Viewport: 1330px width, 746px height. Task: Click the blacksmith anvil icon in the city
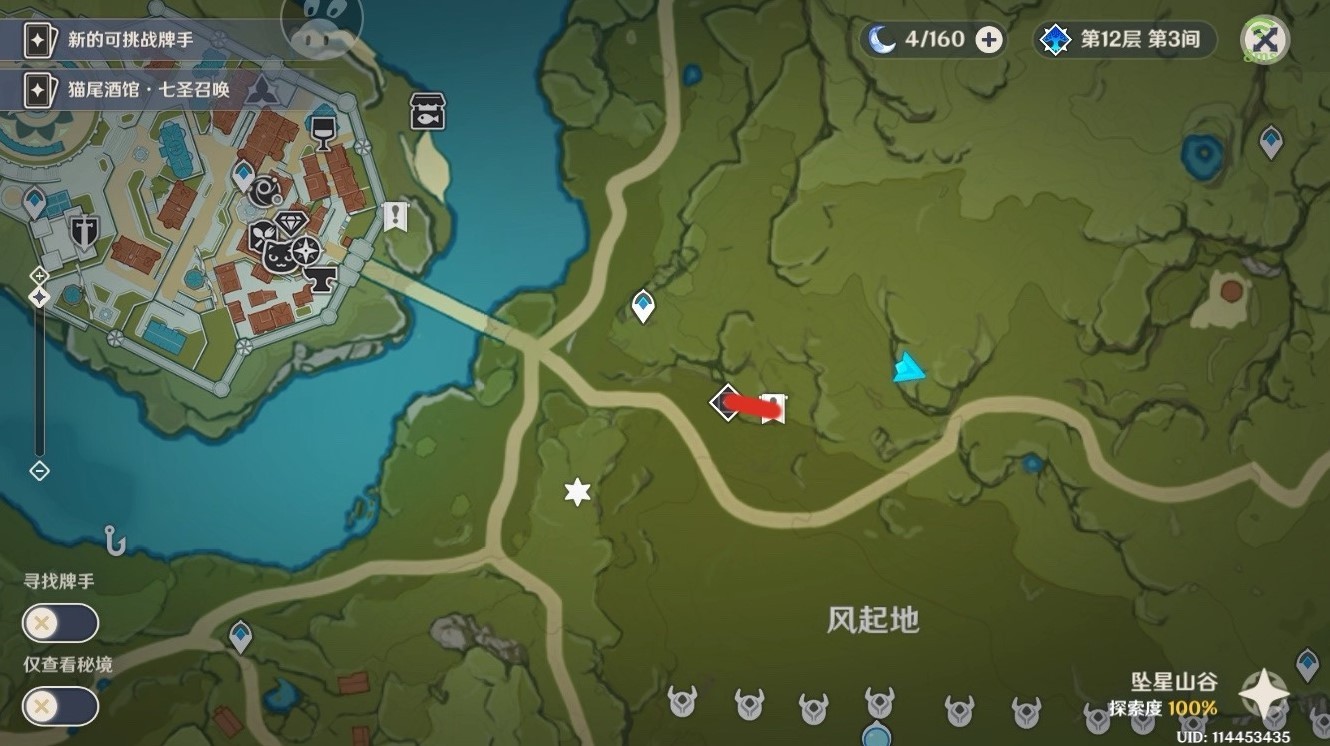tap(322, 276)
